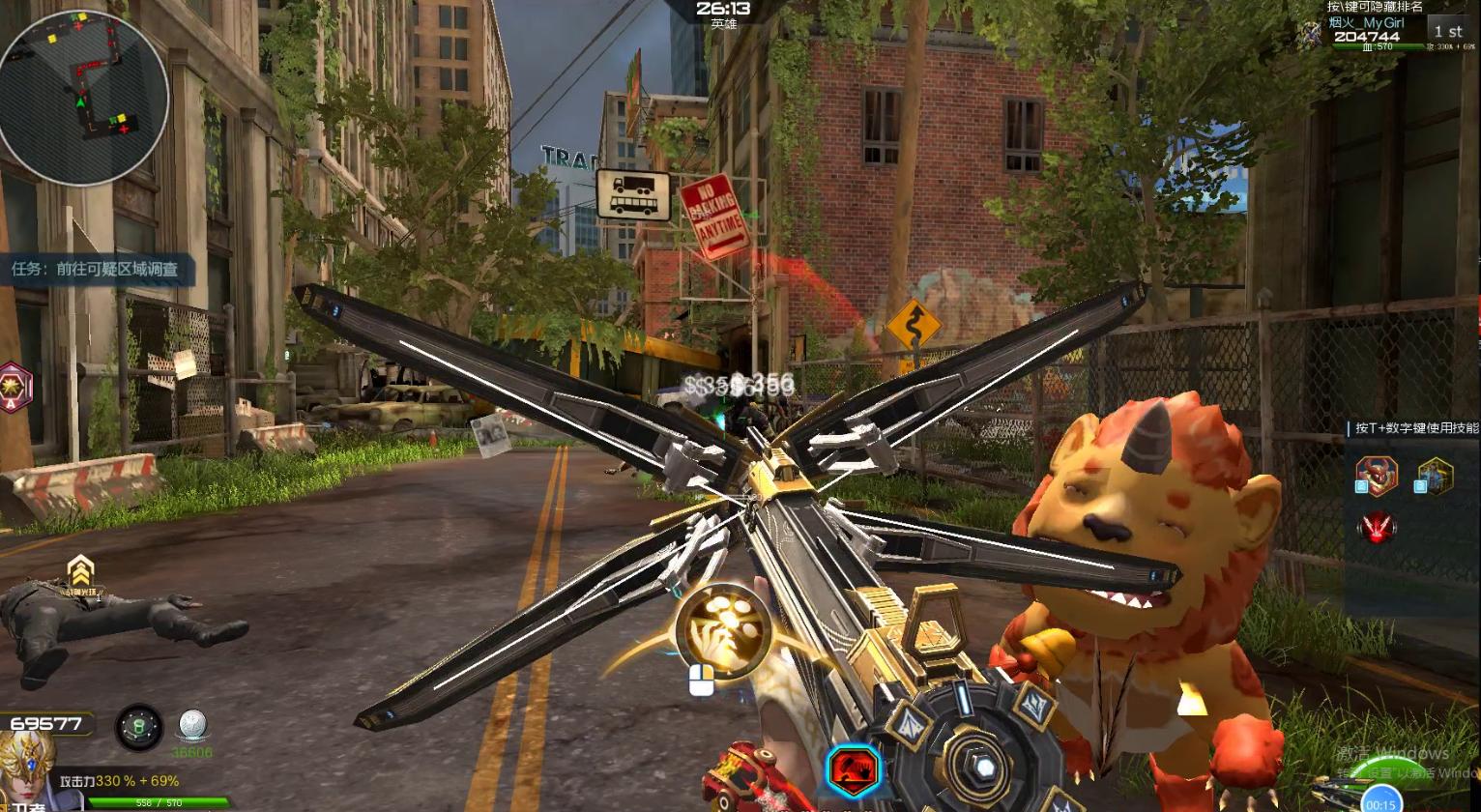The image size is (1481, 812).
Task: Select the red beast claw skill
Action: coord(853,770)
